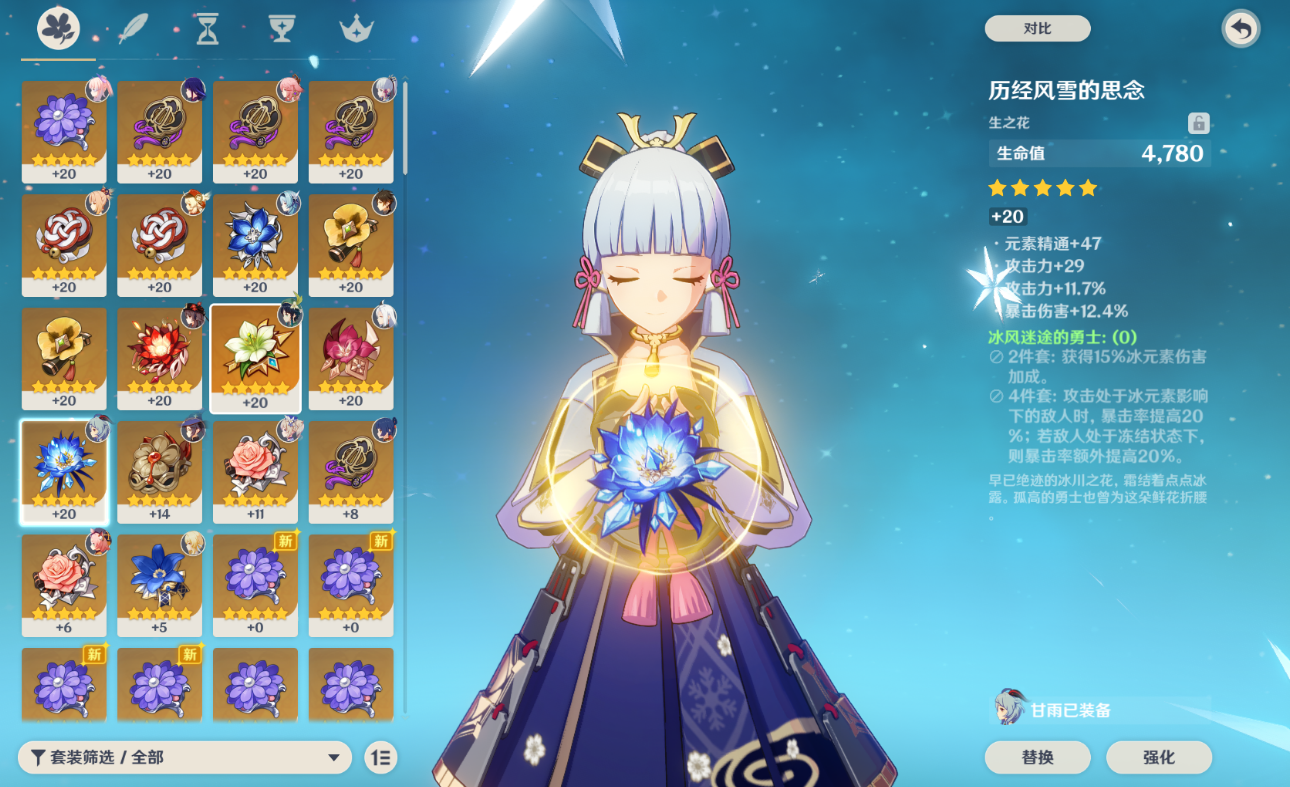Switch to the circlet crown tab
The width and height of the screenshot is (1290, 787).
click(355, 29)
